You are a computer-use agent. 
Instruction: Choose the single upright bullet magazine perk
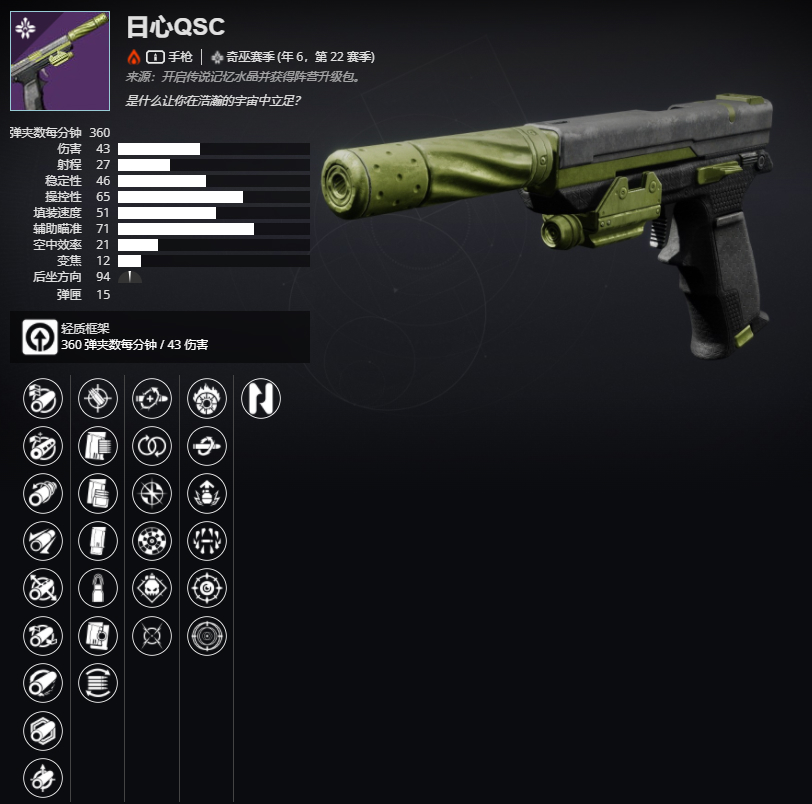click(x=98, y=589)
